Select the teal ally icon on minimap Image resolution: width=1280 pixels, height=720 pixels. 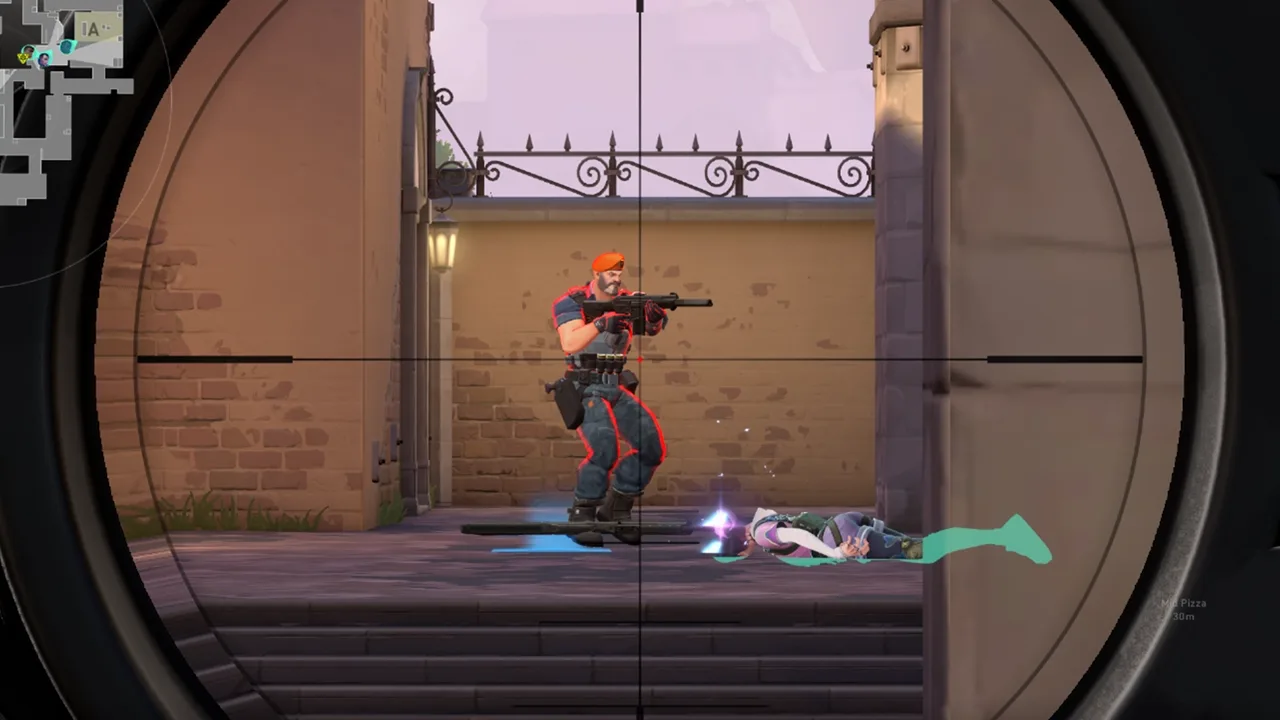68,47
